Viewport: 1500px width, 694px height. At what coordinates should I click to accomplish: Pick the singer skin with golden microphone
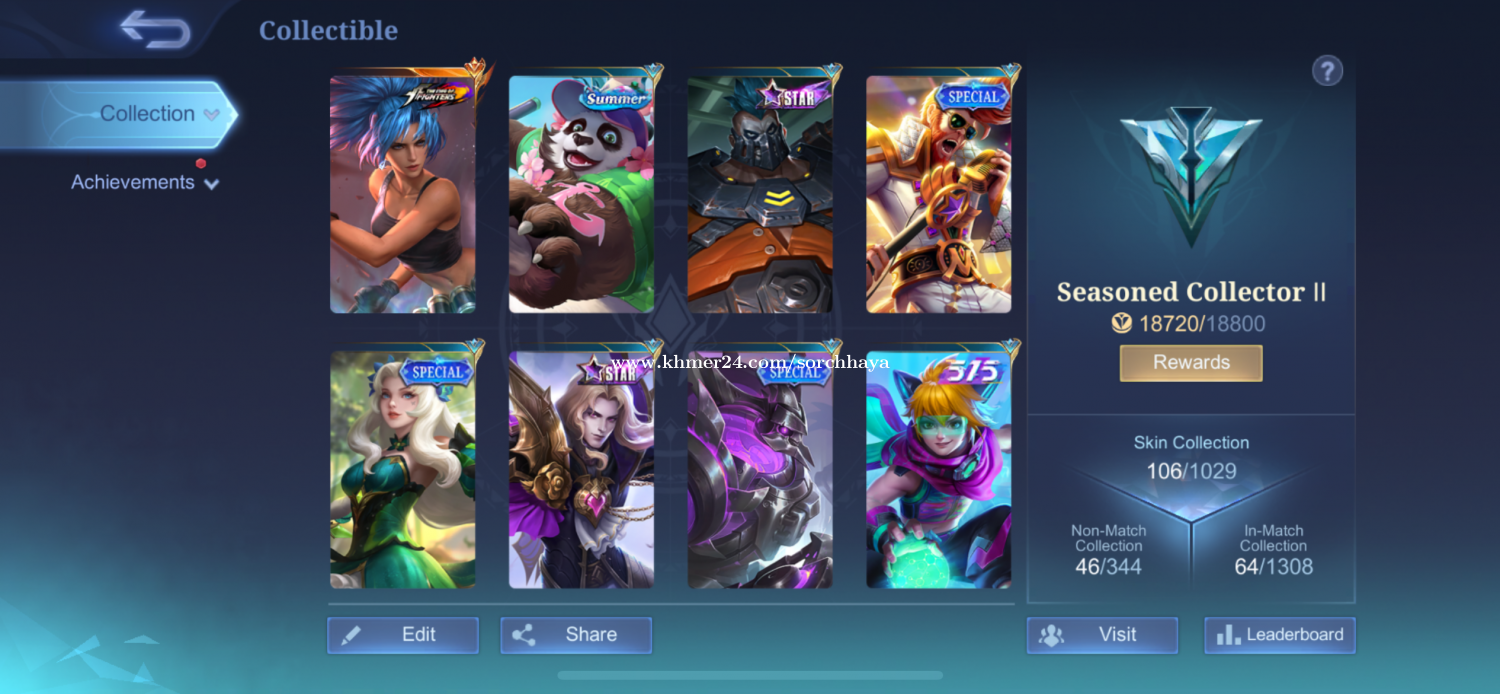(x=938, y=194)
